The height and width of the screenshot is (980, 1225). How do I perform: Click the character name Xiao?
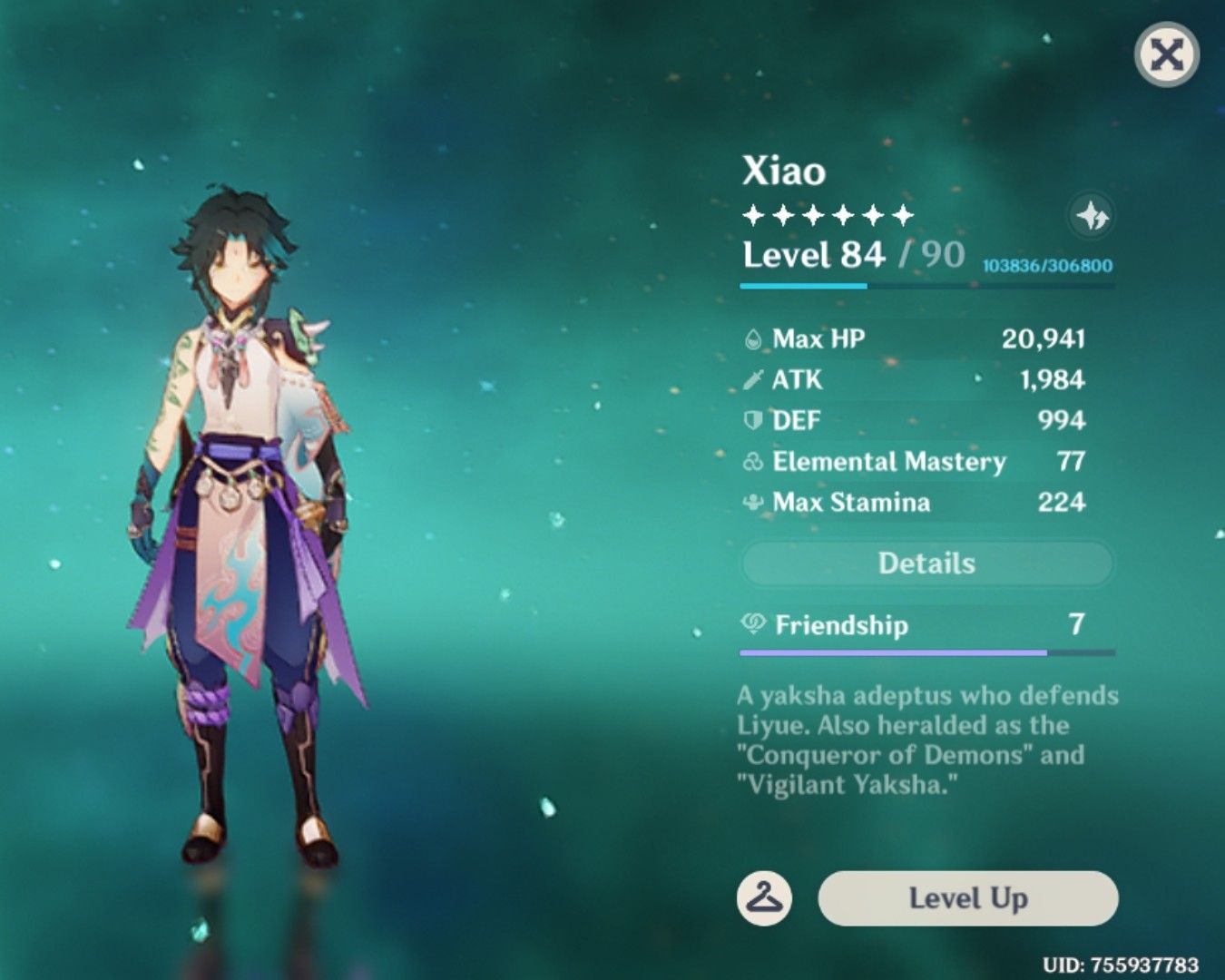point(786,172)
